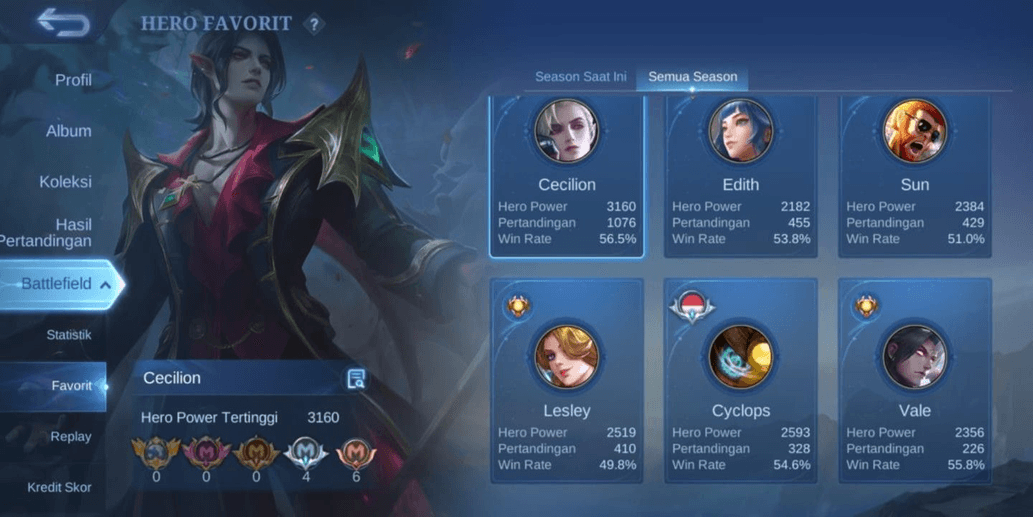
Task: Open the Profil menu entry
Action: [73, 80]
